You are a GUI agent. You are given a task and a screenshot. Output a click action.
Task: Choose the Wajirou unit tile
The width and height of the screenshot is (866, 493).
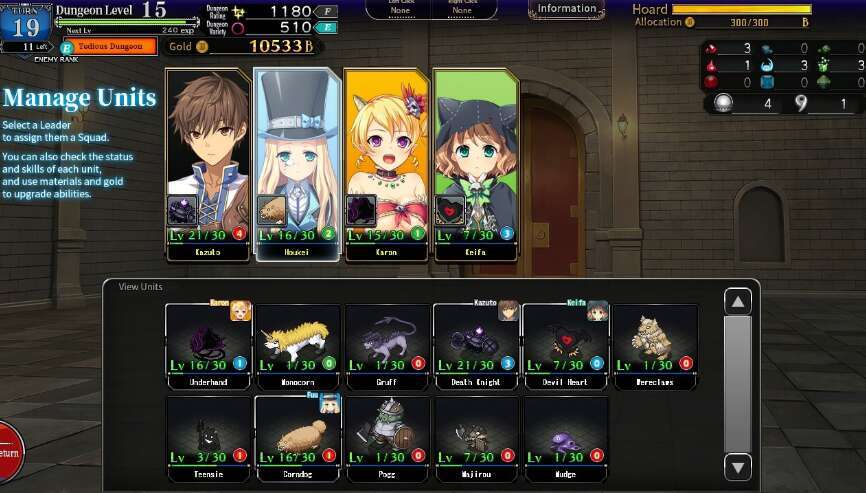[x=475, y=431]
